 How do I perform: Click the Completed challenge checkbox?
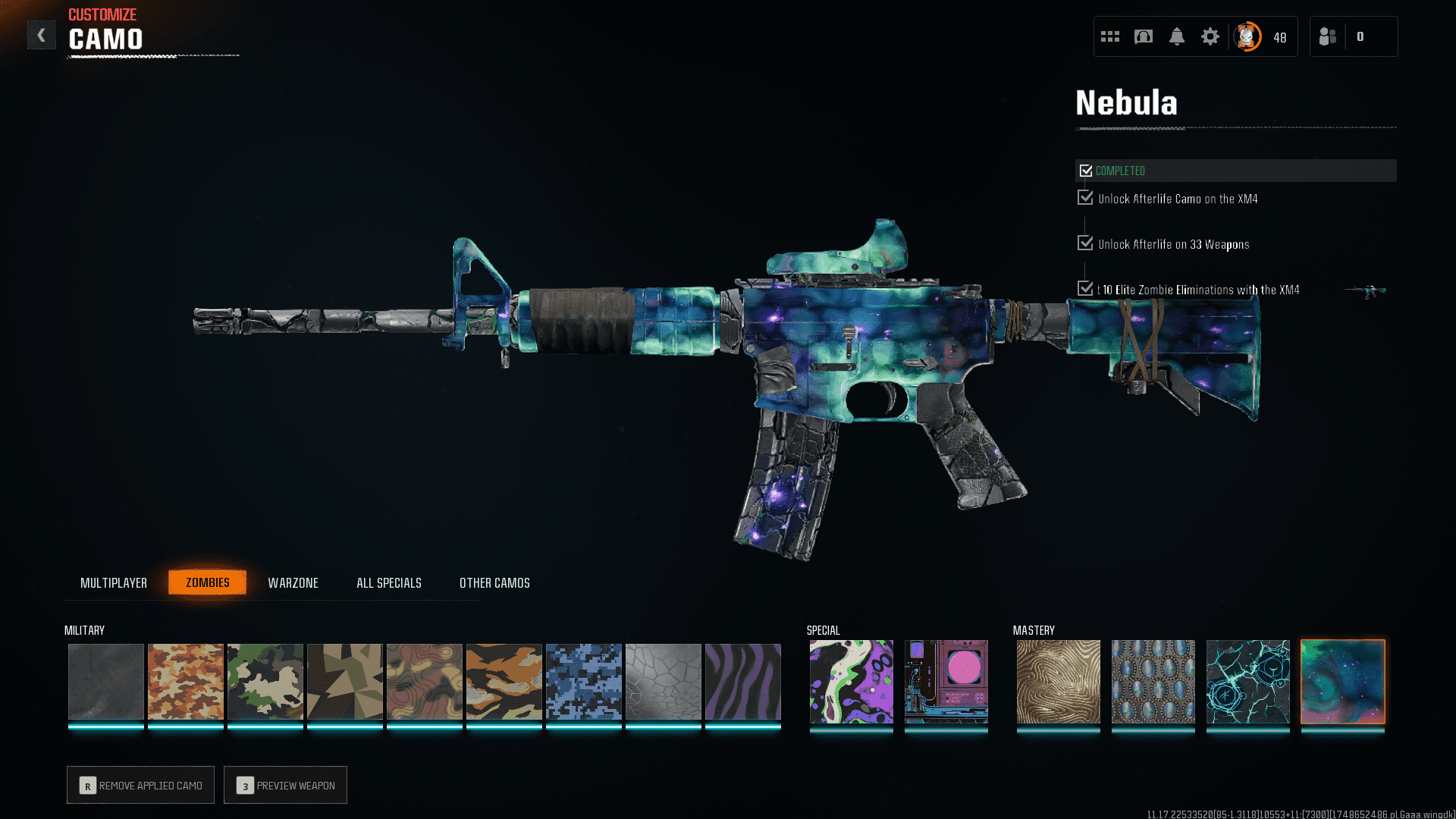(1086, 170)
